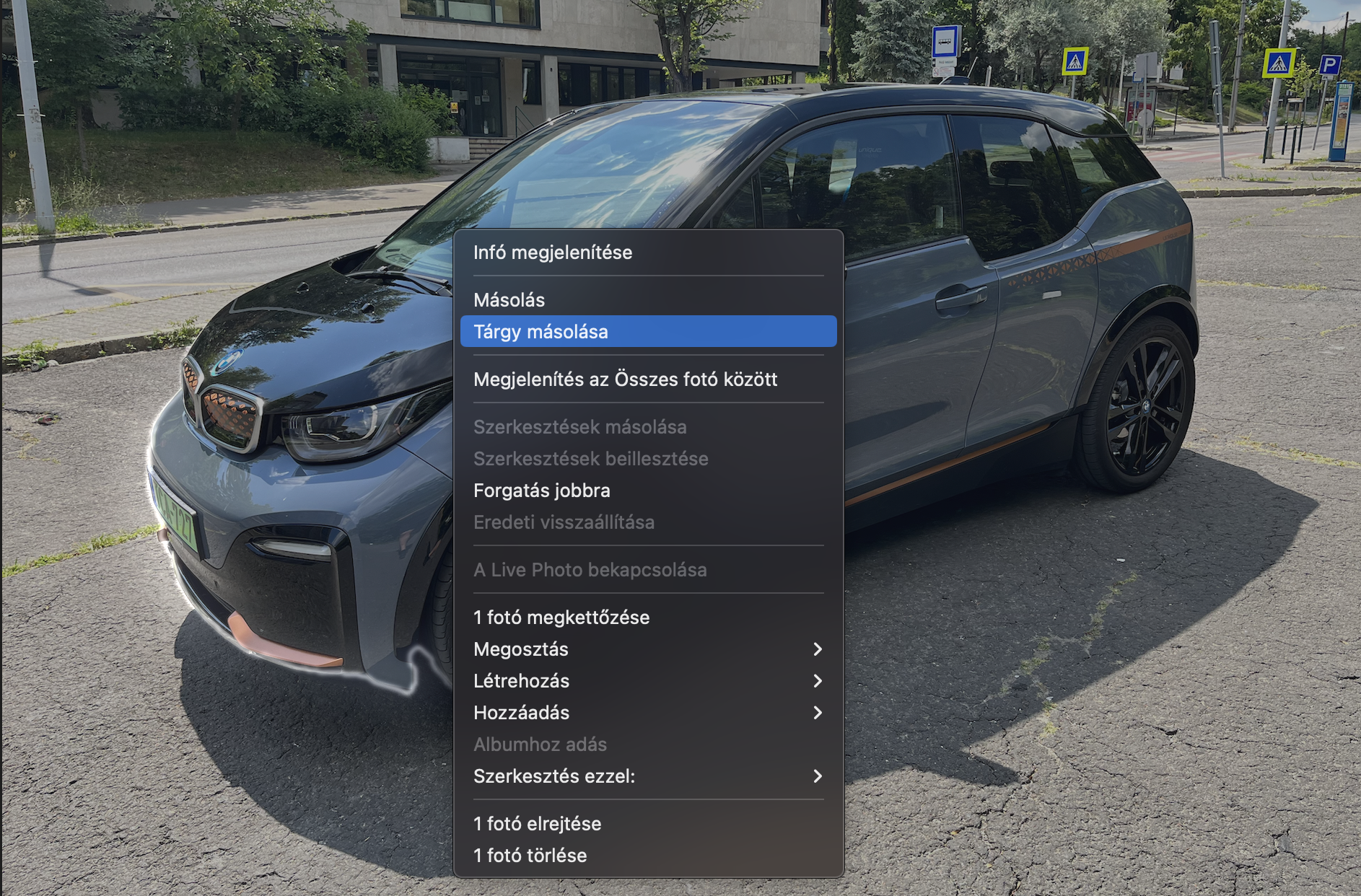Choose "Infó megjelenítése" in the context menu
Viewport: 1361px width, 896px height.
click(x=553, y=252)
